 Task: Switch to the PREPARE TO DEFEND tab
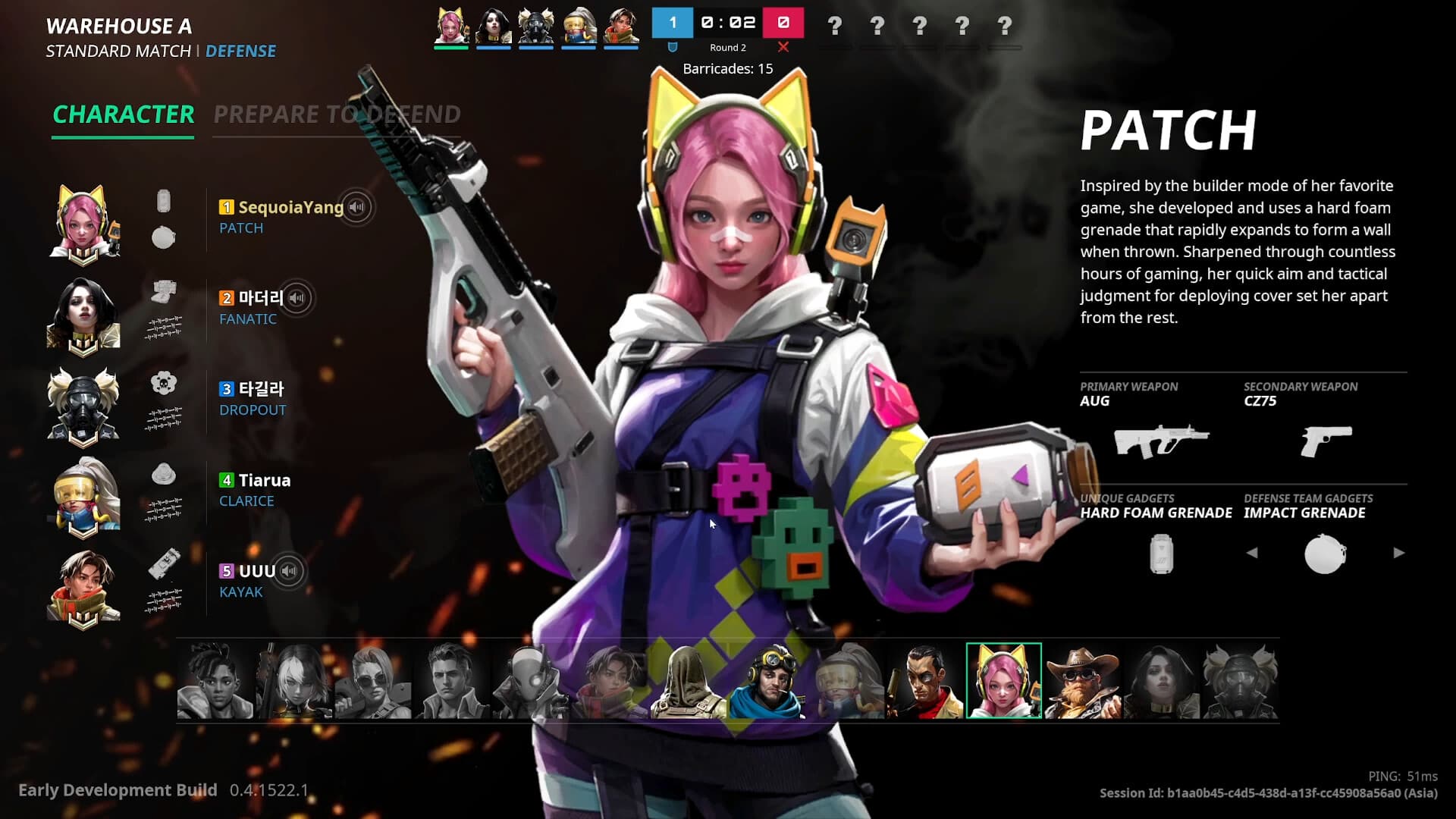[337, 115]
